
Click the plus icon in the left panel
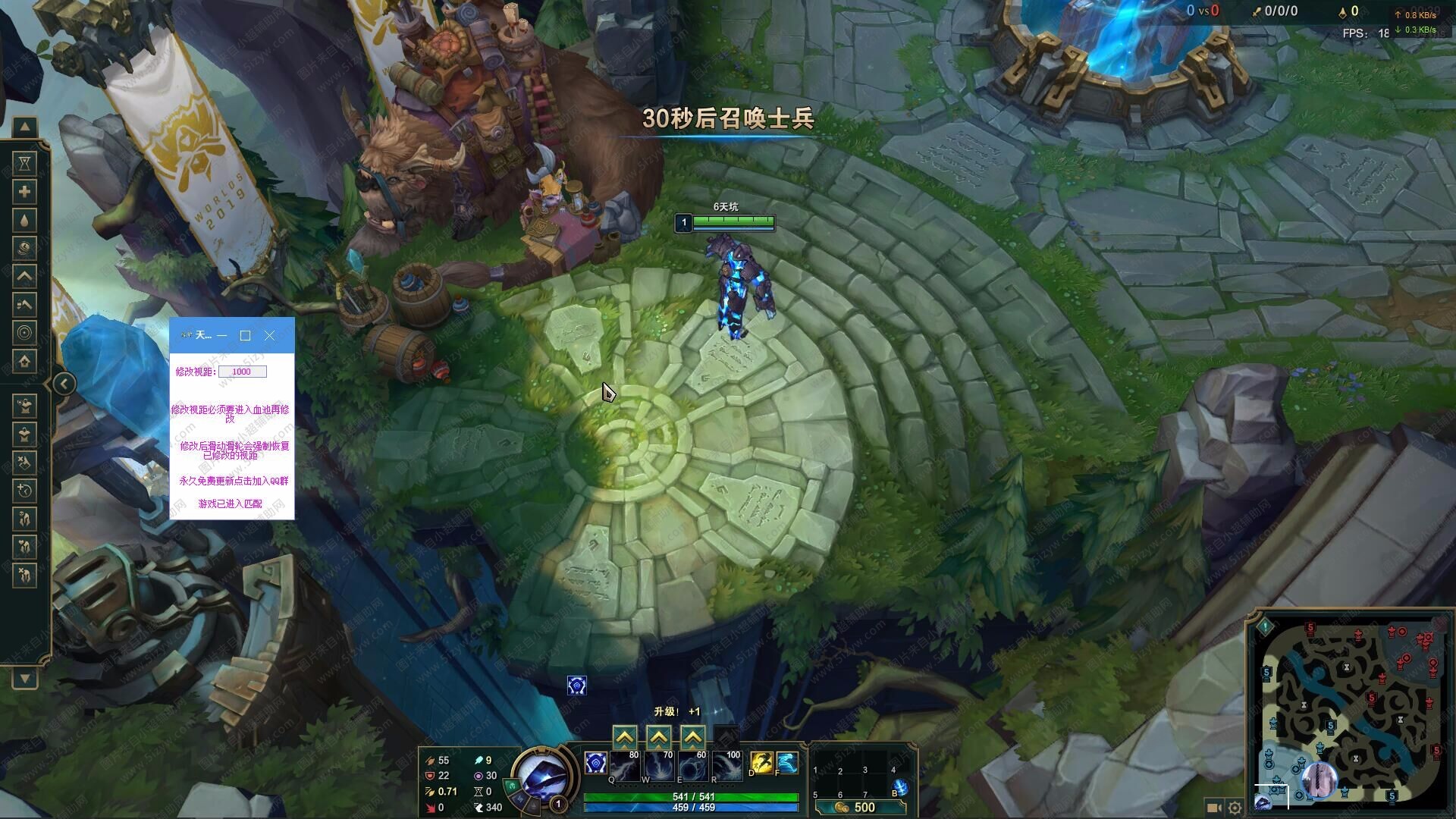pyautogui.click(x=25, y=192)
